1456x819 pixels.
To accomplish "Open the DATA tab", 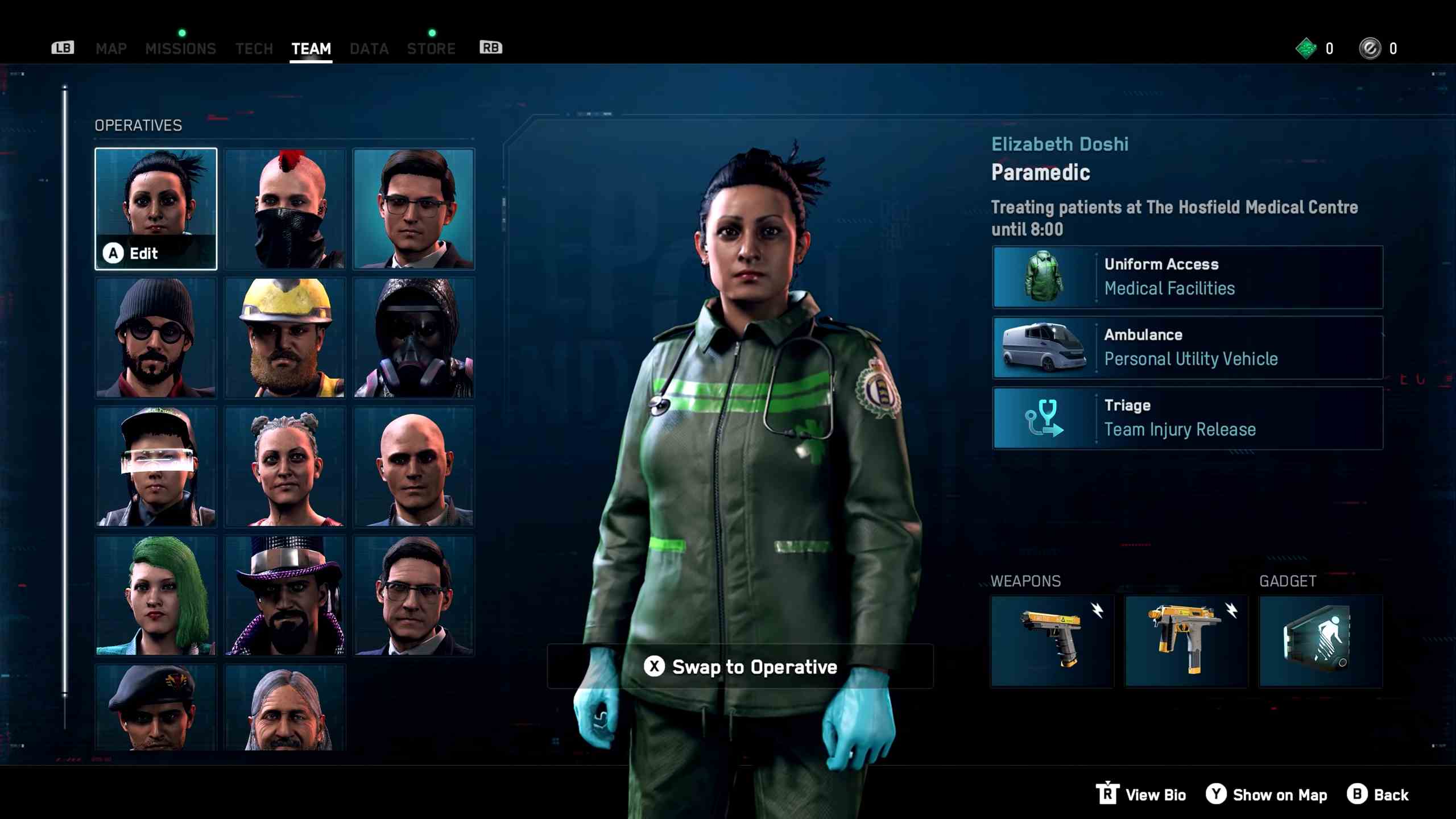I will (369, 48).
